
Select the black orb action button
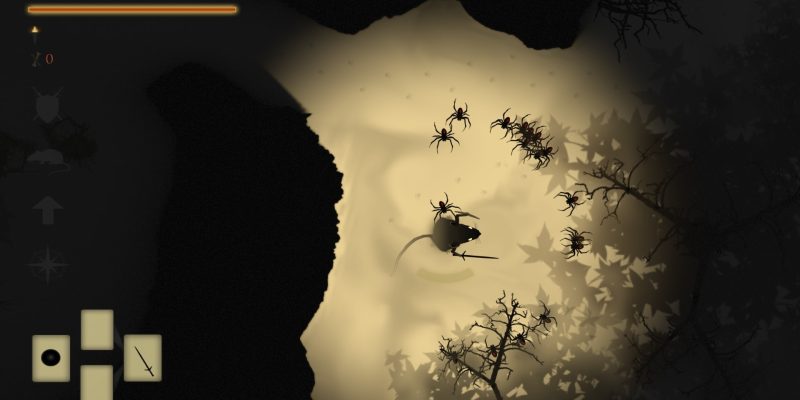[x=51, y=357]
